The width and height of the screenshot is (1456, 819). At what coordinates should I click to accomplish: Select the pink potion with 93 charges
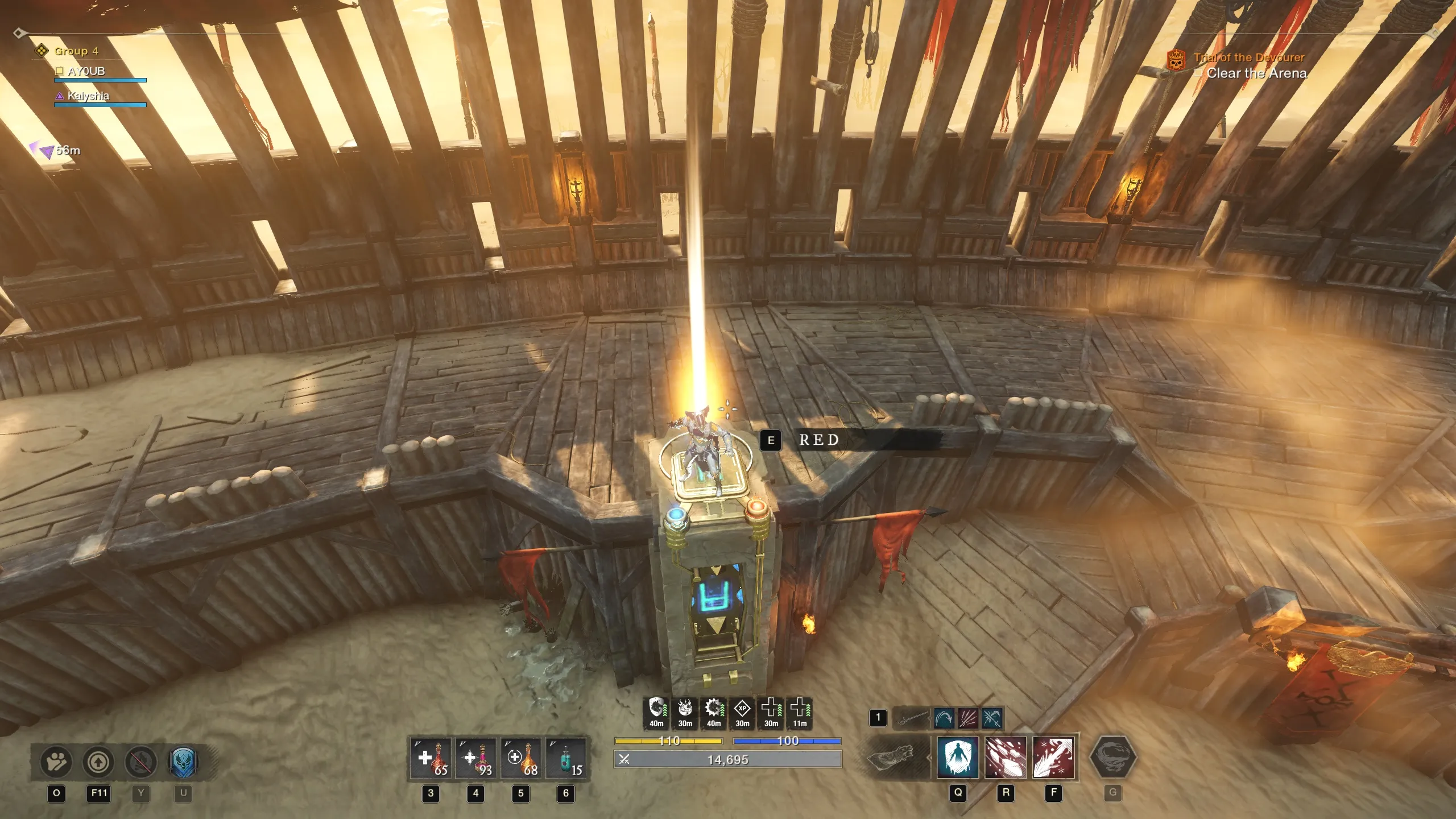coord(475,759)
